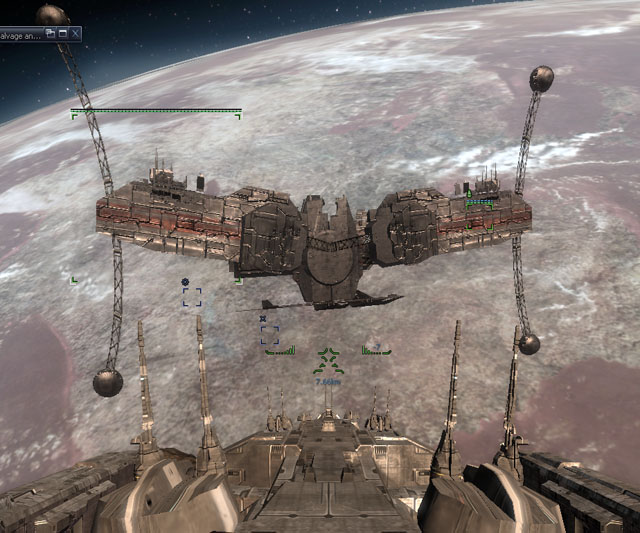This screenshot has width=640, height=533.
Task: Select the blue bracket under the cross icon
Action: pos(269,334)
